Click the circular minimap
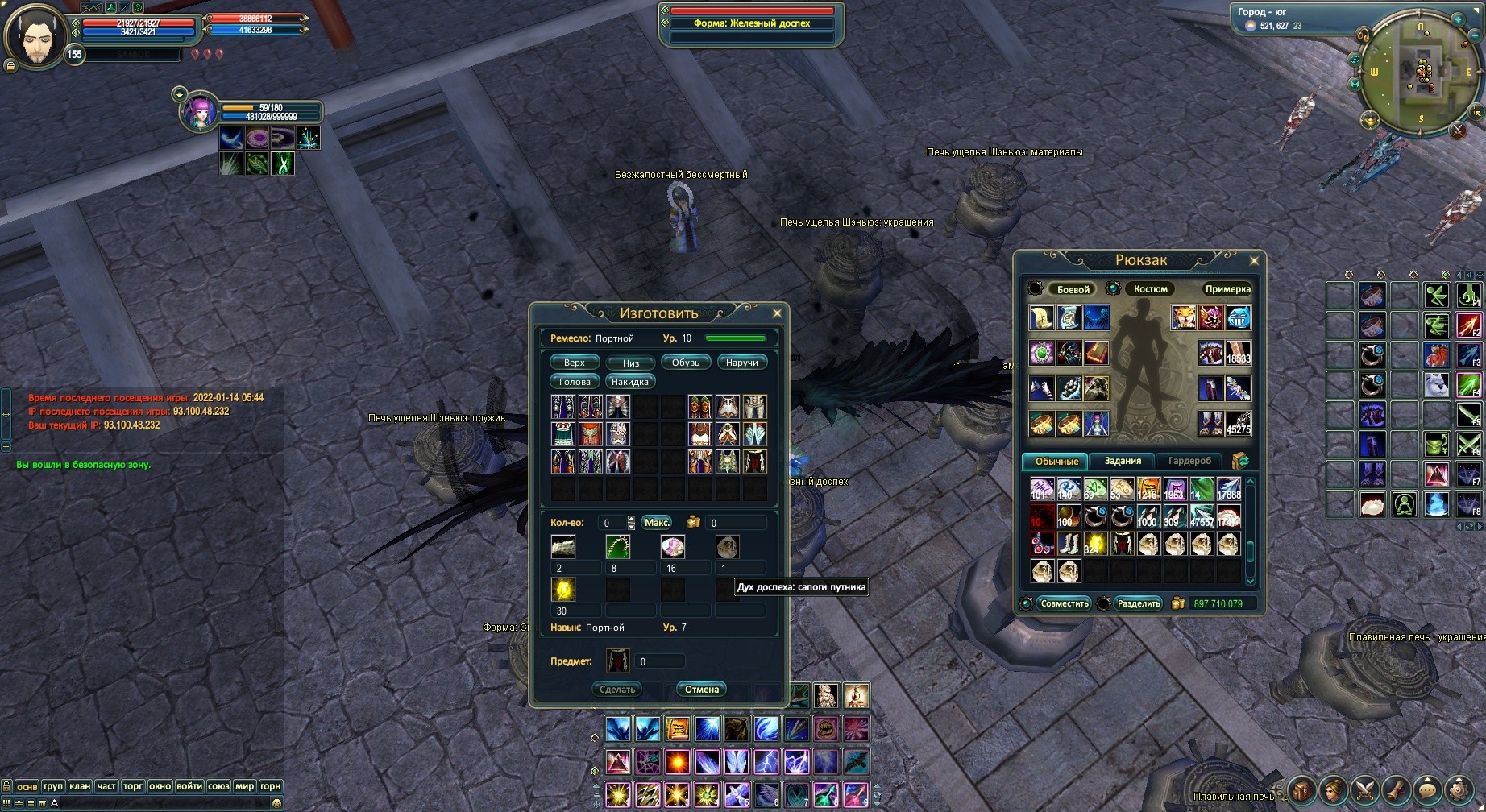The width and height of the screenshot is (1486, 812). (1421, 71)
